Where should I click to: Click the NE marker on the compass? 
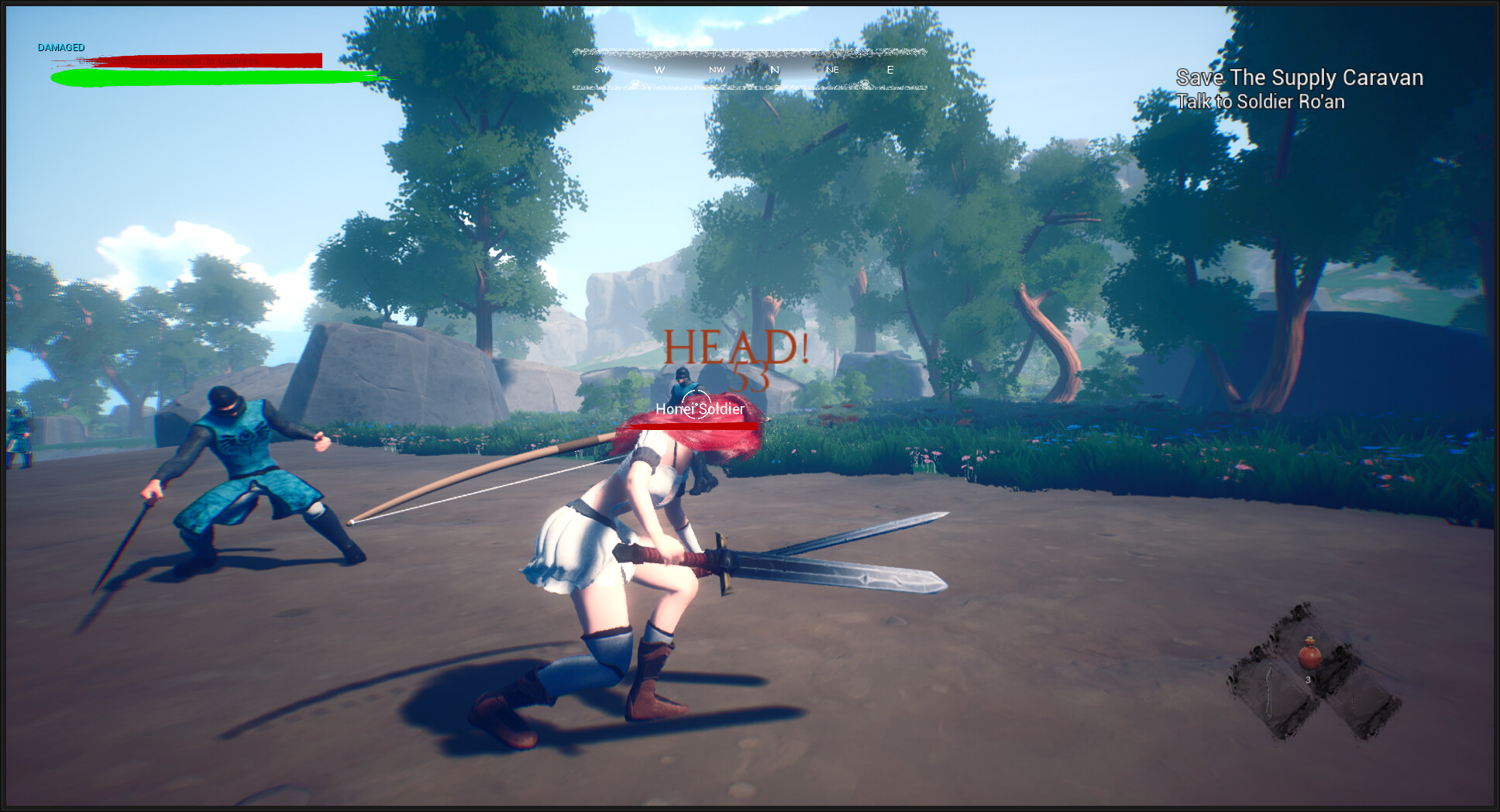coord(831,70)
